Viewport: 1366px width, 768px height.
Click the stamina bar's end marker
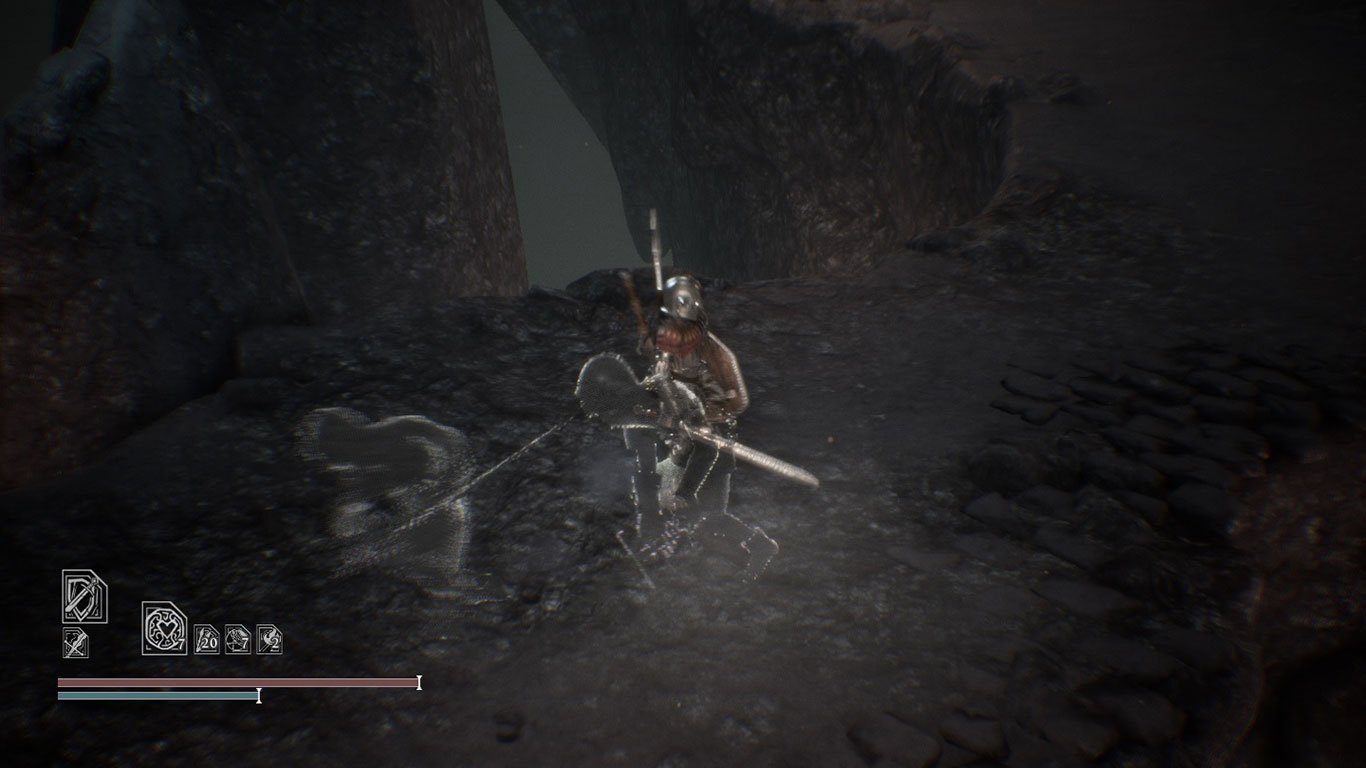pyautogui.click(x=258, y=697)
